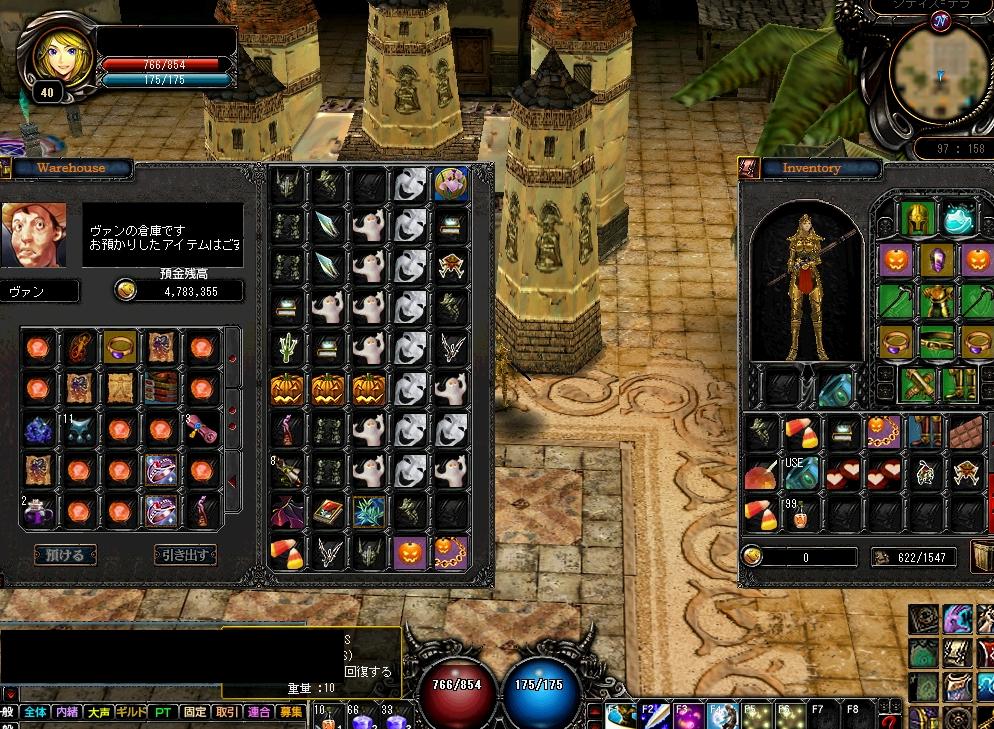Click the 引き出す withdraw button

click(185, 554)
